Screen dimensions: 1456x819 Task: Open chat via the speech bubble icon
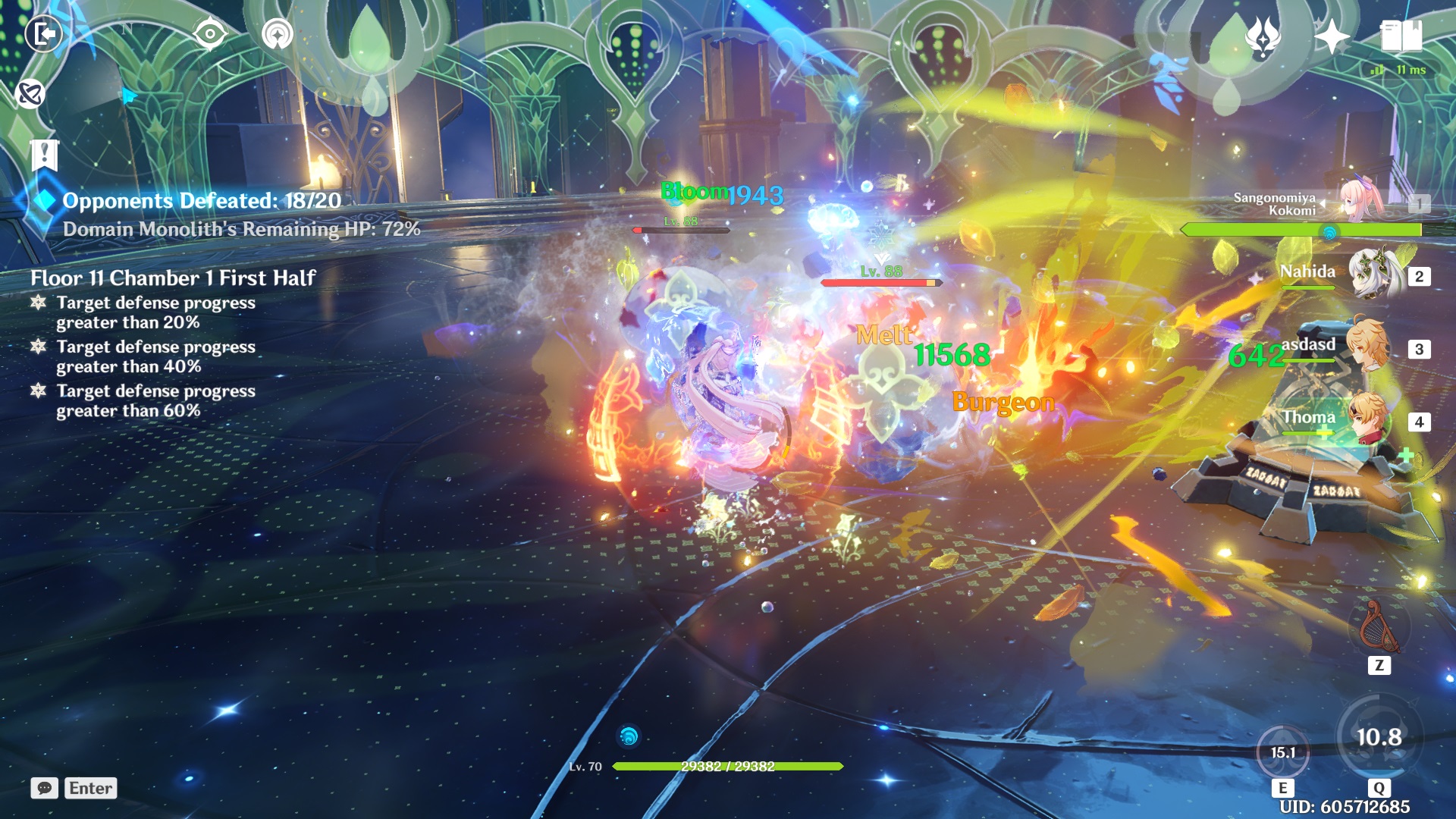point(45,788)
